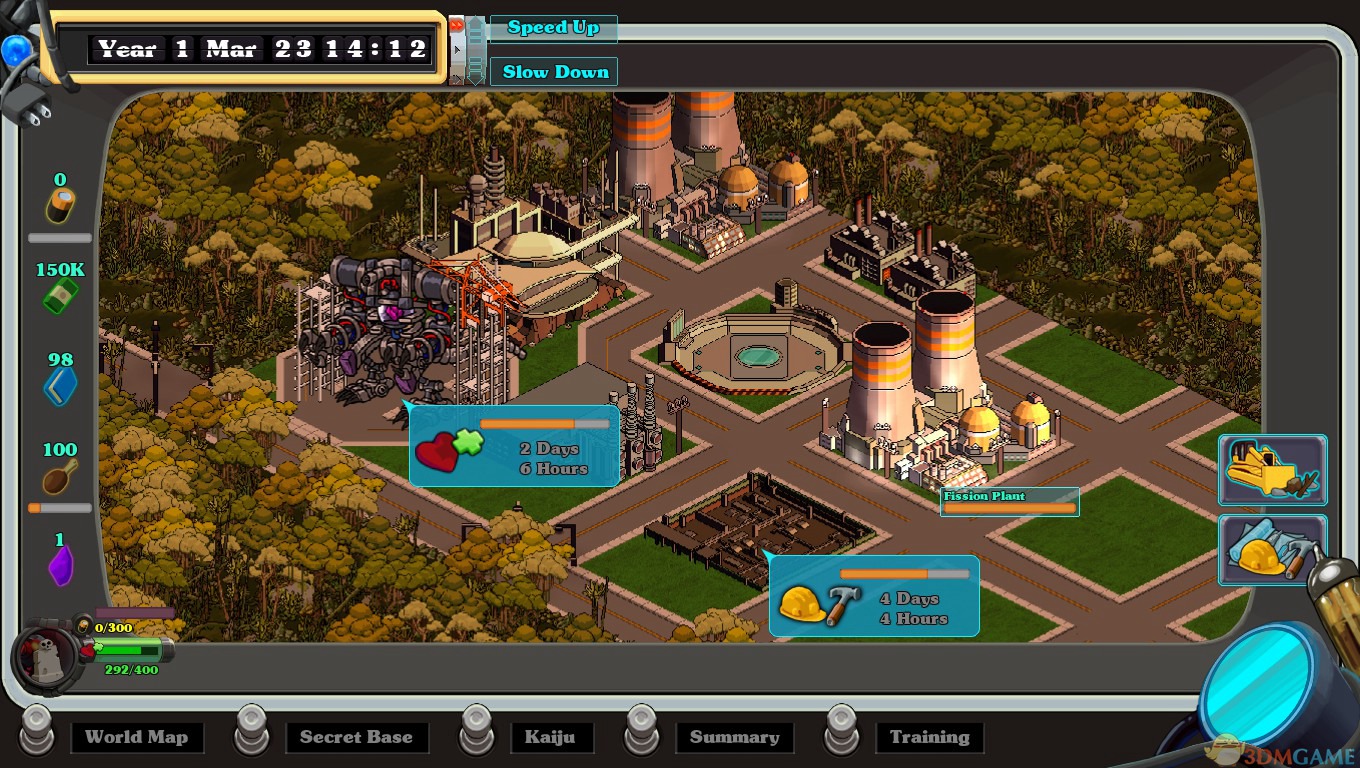Show the Summary screen
1360x768 pixels.
tap(734, 738)
